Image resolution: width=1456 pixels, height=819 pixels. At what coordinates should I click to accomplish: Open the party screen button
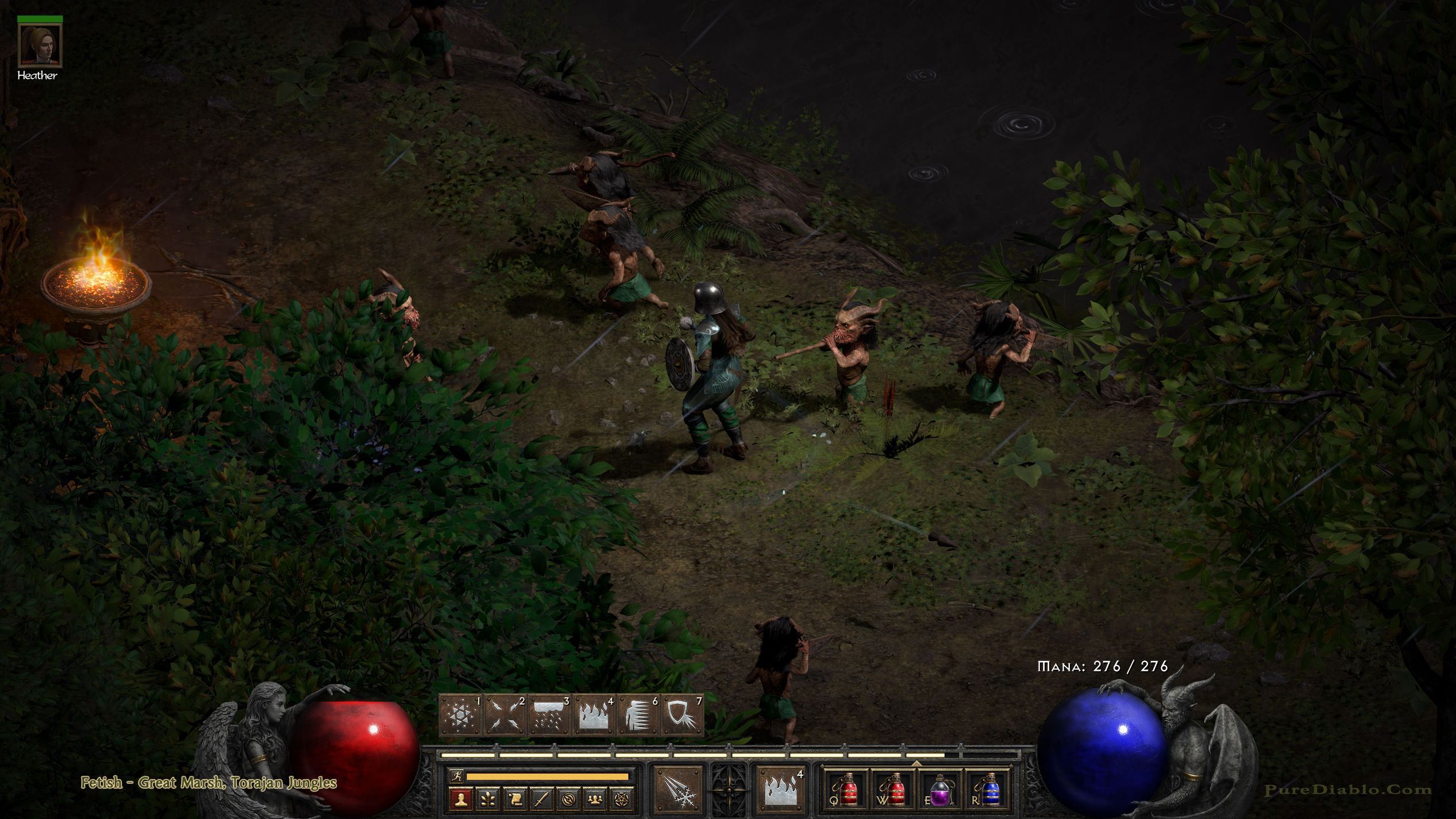click(595, 799)
